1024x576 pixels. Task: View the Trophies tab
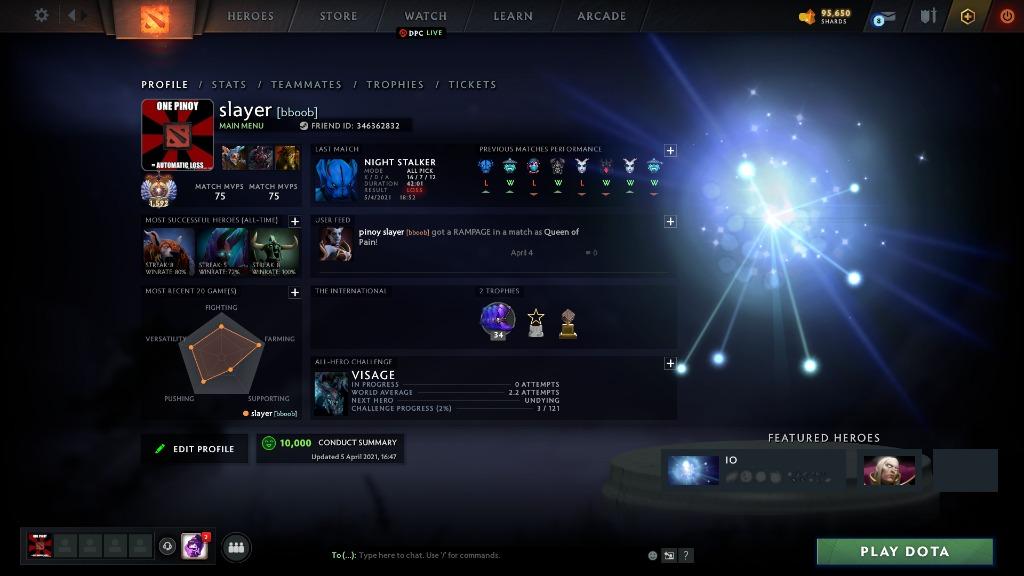[x=395, y=85]
